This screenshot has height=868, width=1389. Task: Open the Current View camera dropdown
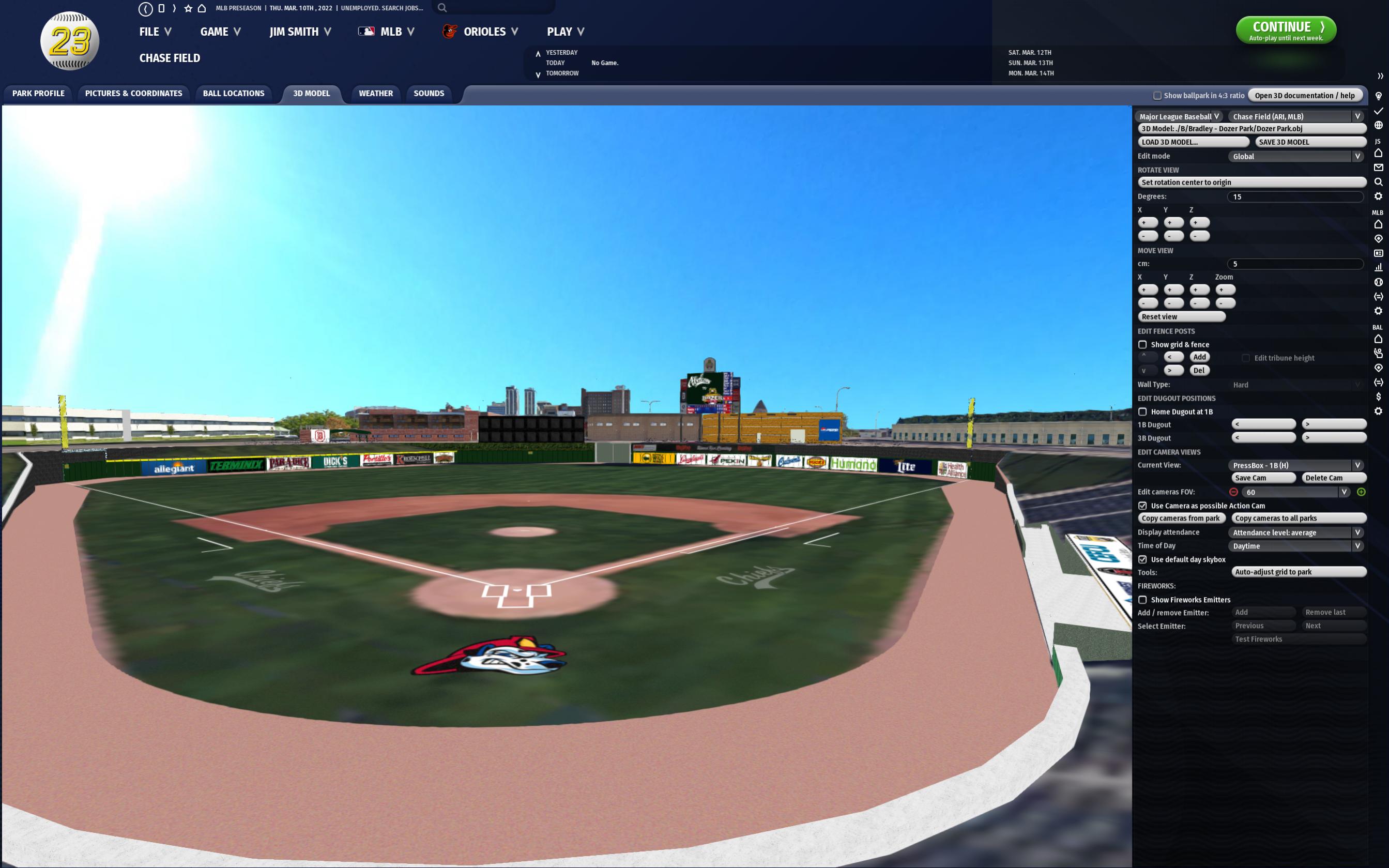click(1296, 466)
